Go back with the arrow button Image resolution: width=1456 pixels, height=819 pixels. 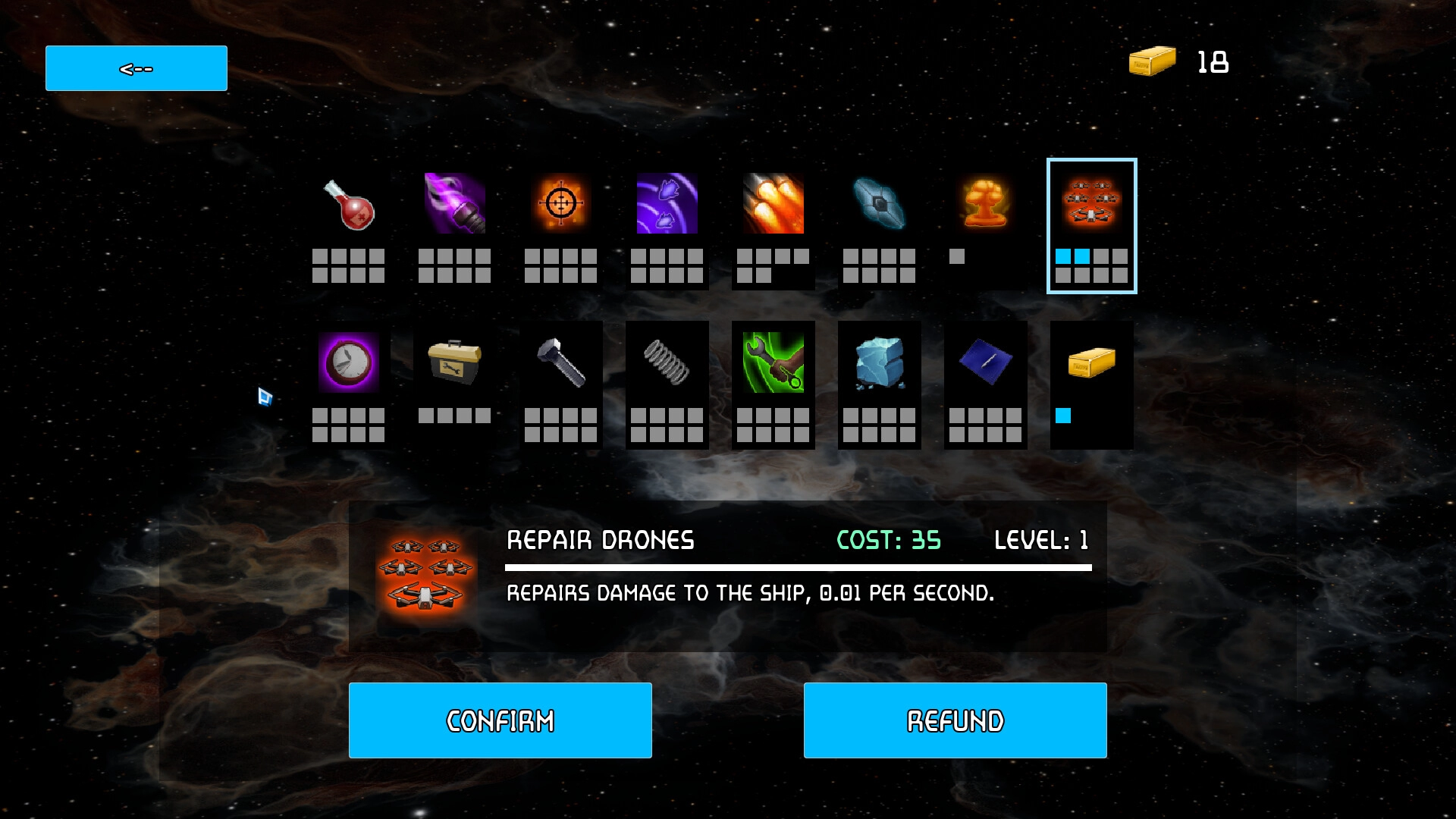[136, 68]
